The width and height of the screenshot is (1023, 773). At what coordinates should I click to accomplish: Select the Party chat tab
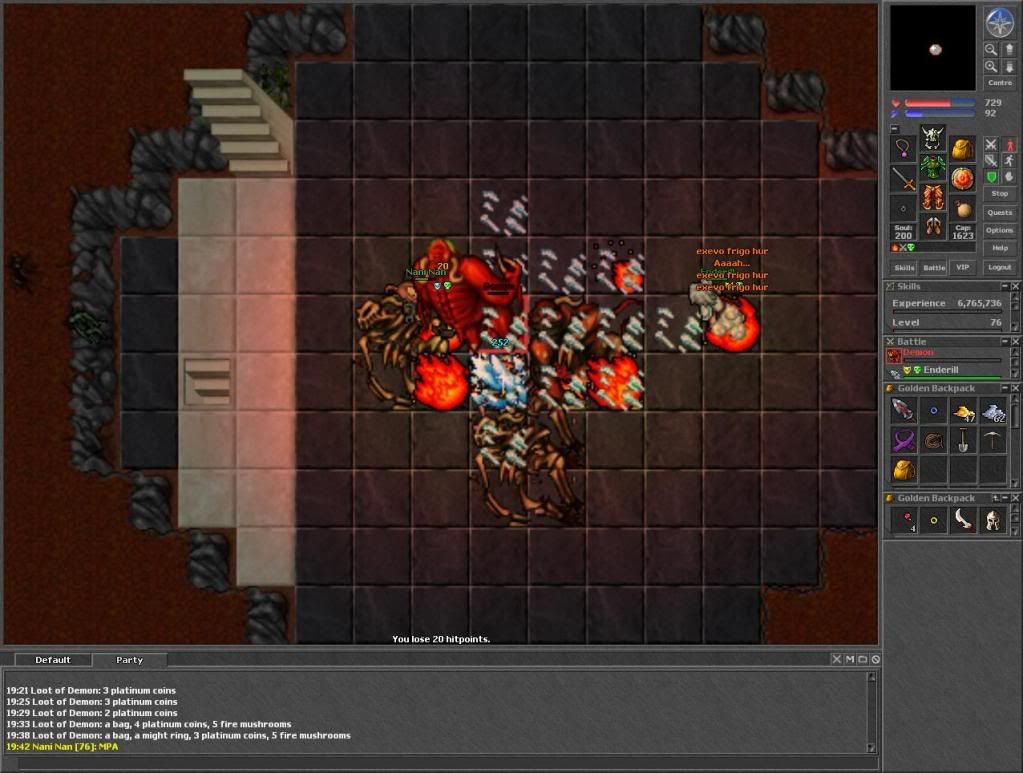[129, 660]
